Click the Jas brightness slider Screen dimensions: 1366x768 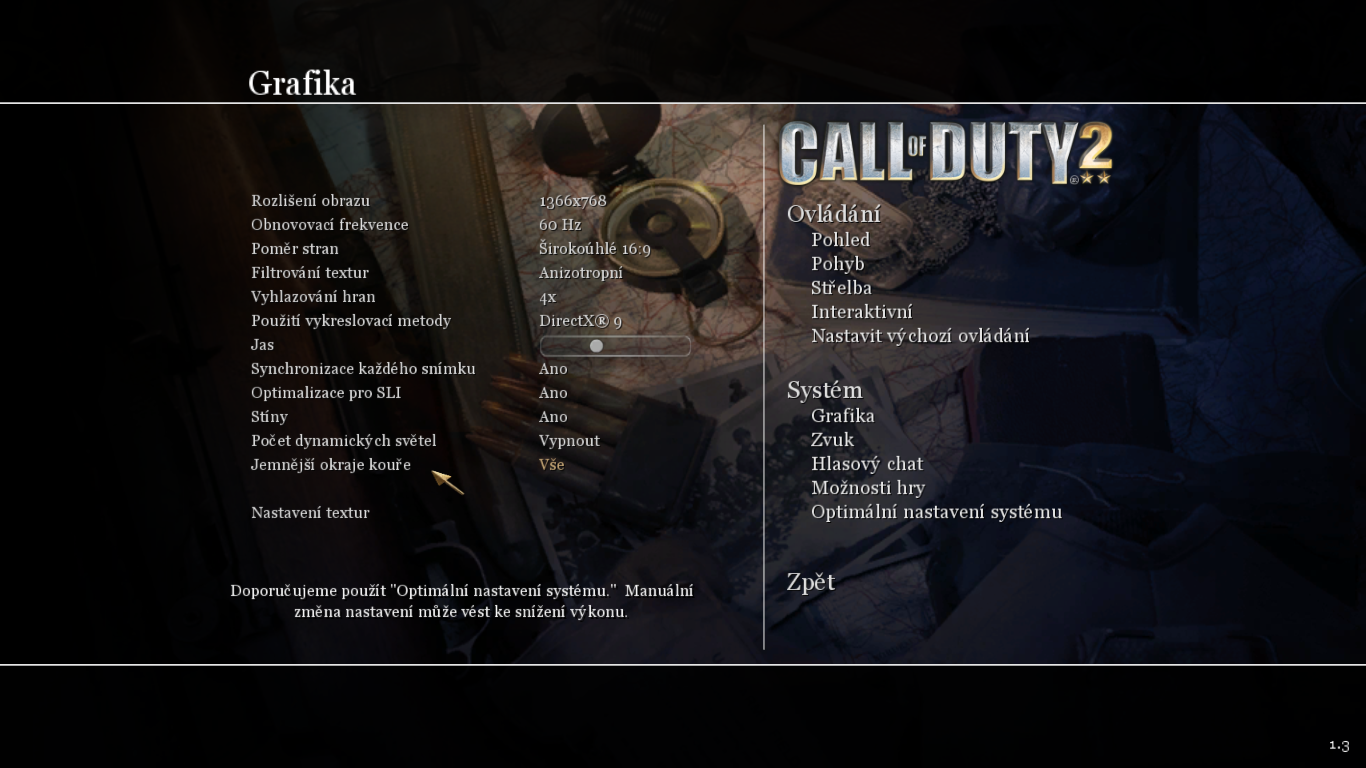tap(615, 346)
